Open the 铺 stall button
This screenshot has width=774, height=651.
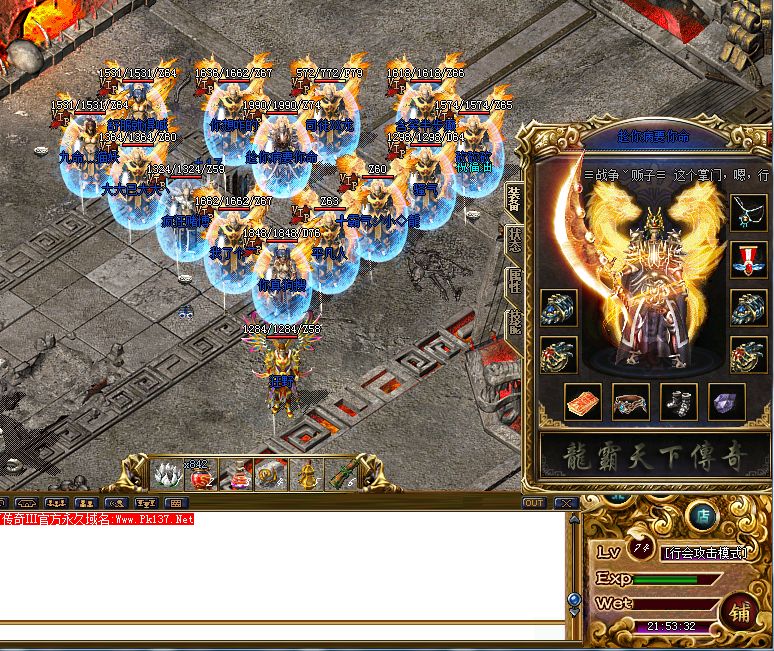pyautogui.click(x=741, y=610)
